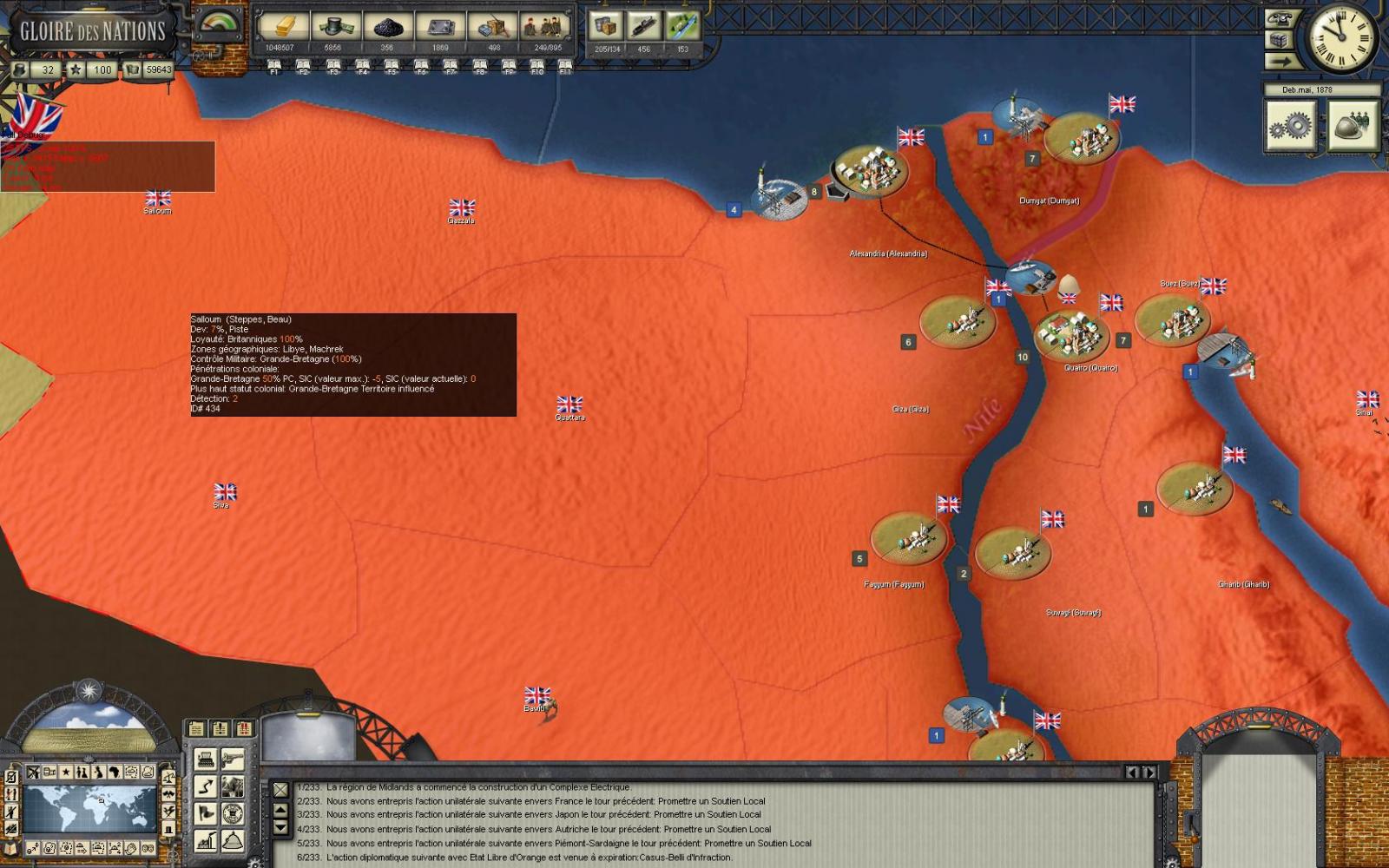1389x868 pixels.
Task: Click the dice crate button under the clock
Action: tap(1279, 40)
